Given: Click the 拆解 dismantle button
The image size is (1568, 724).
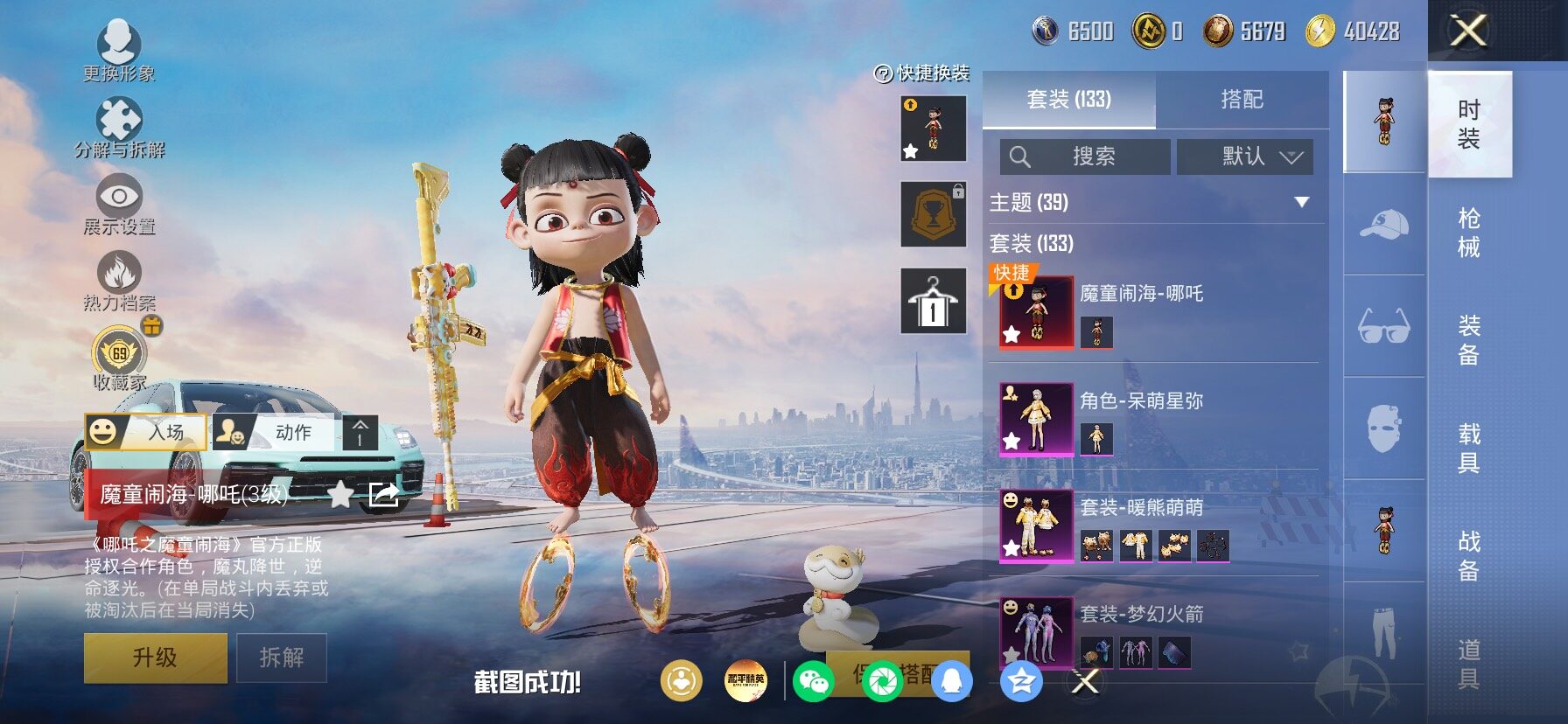Looking at the screenshot, I should [282, 658].
